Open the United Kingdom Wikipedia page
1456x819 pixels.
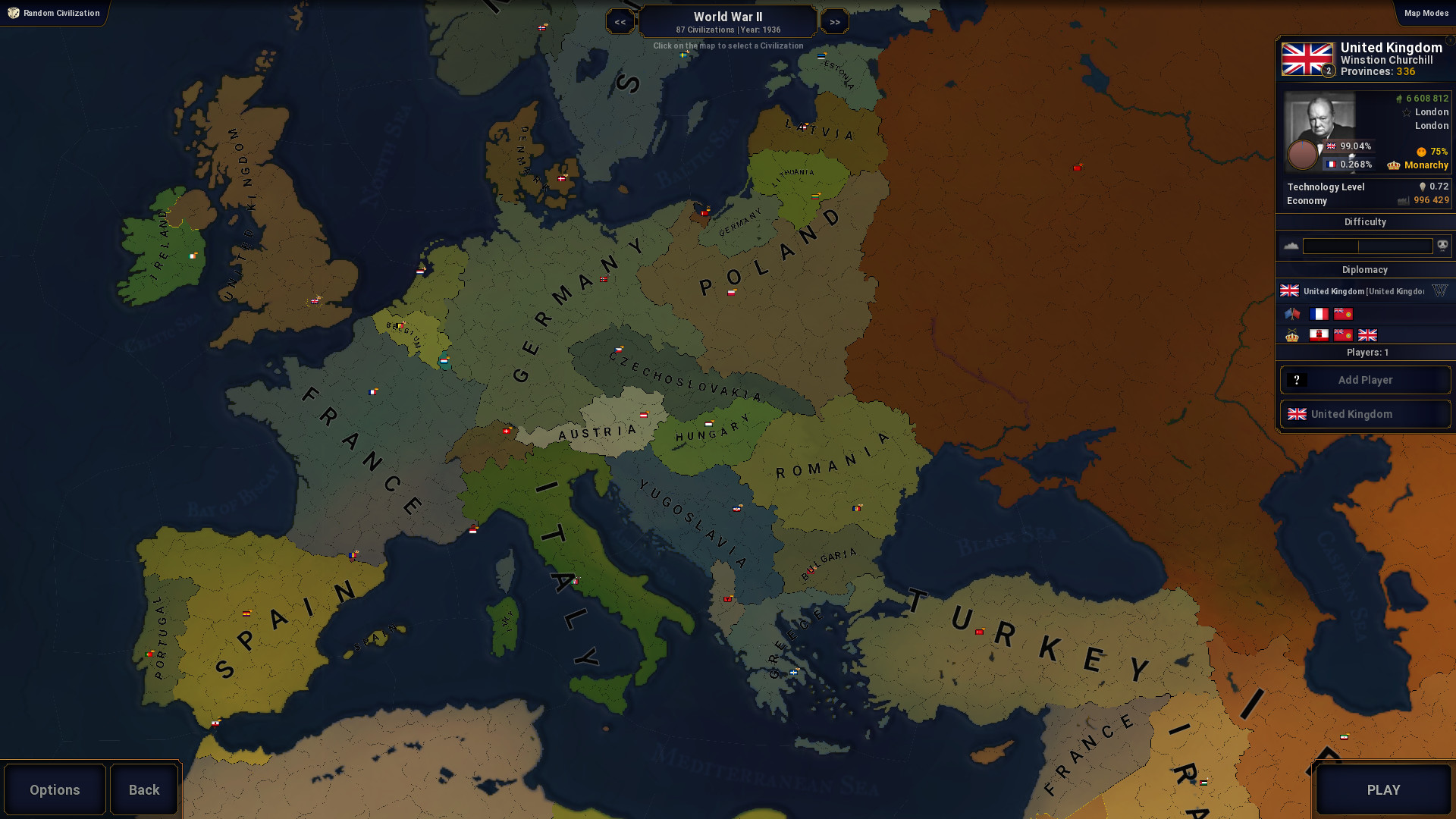click(x=1440, y=290)
